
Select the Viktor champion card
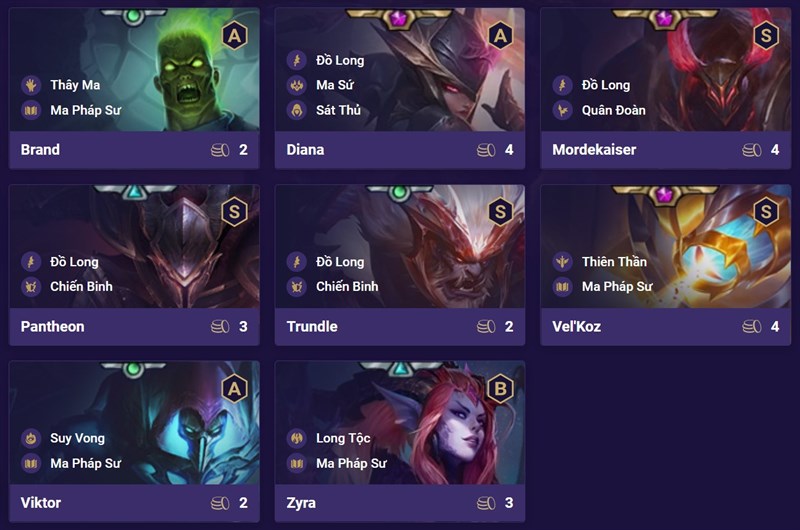pos(134,439)
